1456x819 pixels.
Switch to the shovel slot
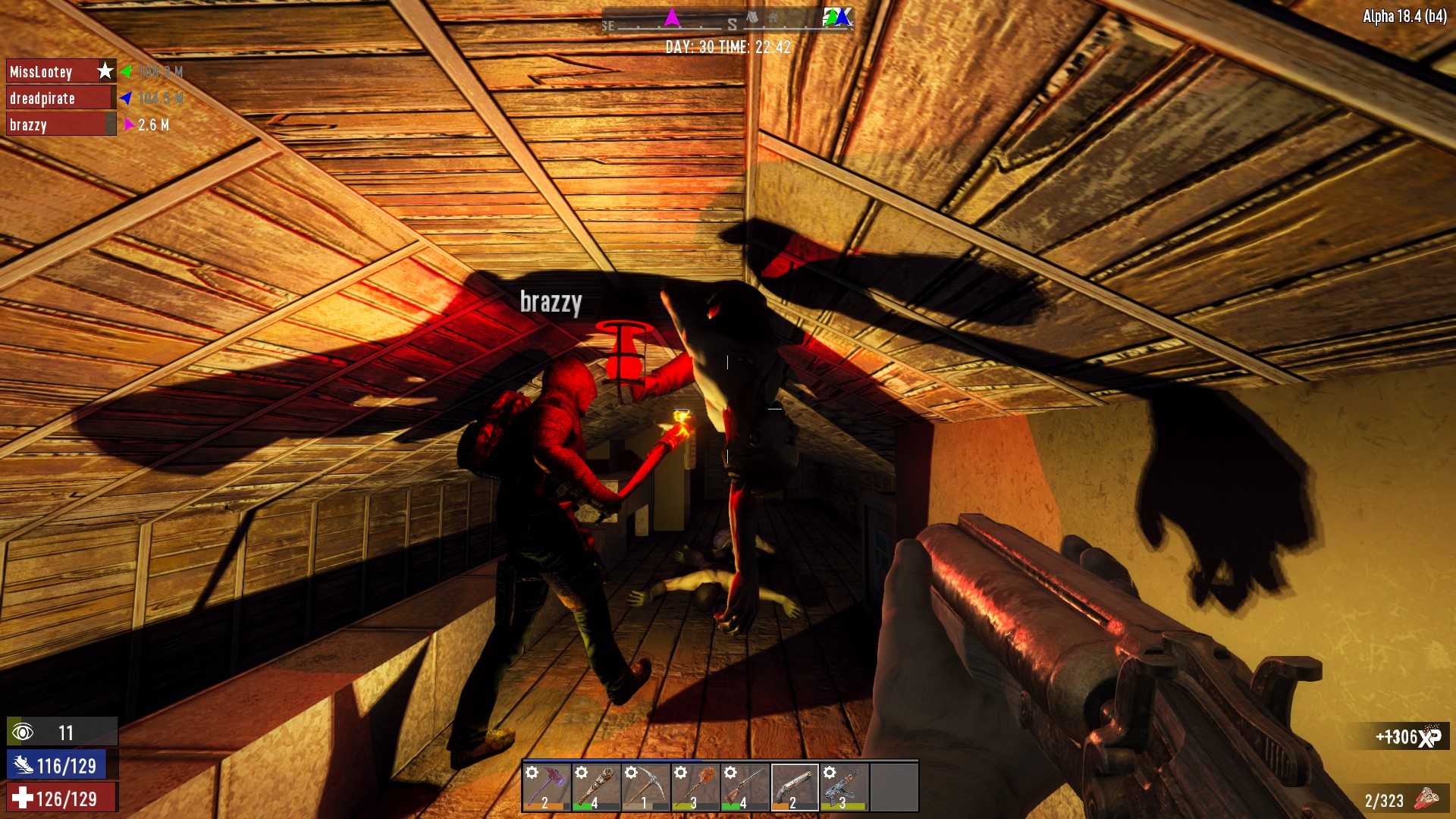pos(695,788)
